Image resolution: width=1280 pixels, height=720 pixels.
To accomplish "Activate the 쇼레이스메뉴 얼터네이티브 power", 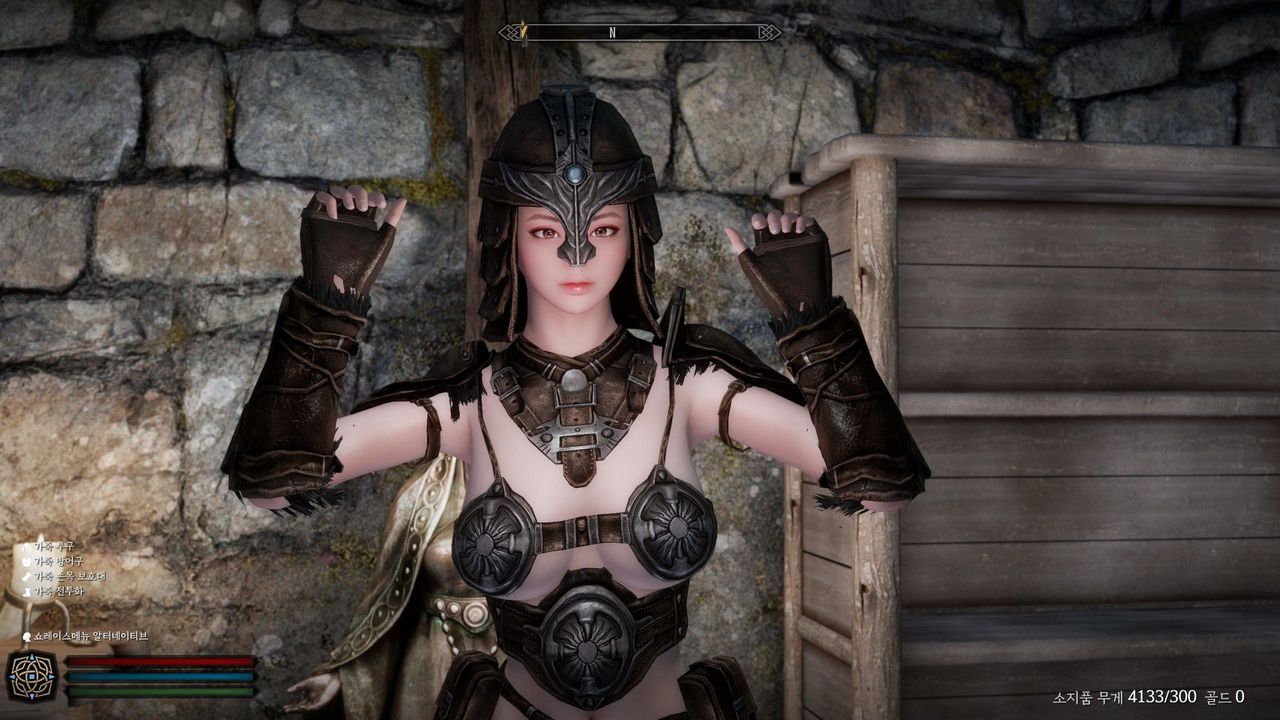I will [x=90, y=636].
